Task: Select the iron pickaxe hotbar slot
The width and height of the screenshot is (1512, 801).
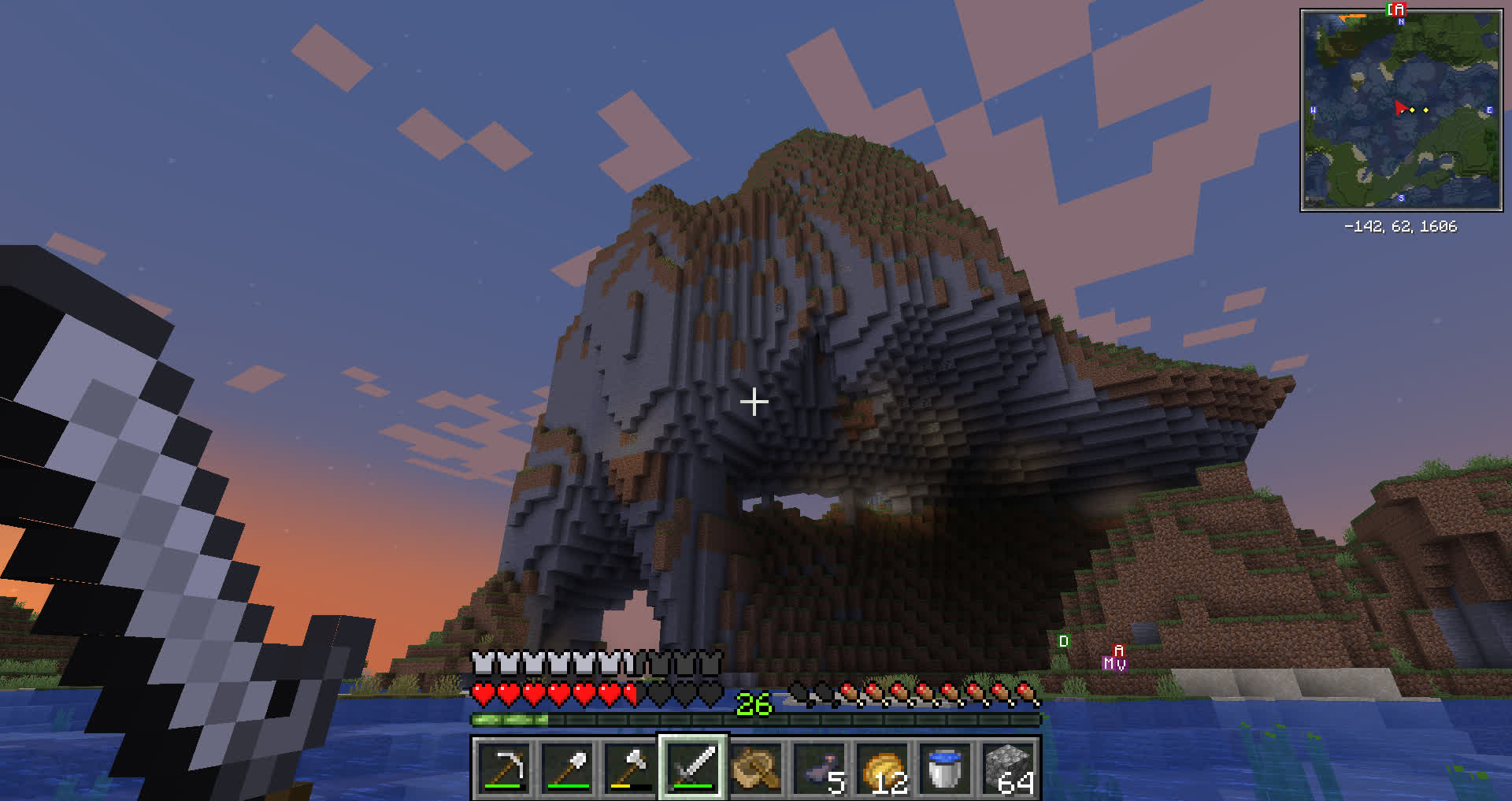Action: pyautogui.click(x=504, y=768)
